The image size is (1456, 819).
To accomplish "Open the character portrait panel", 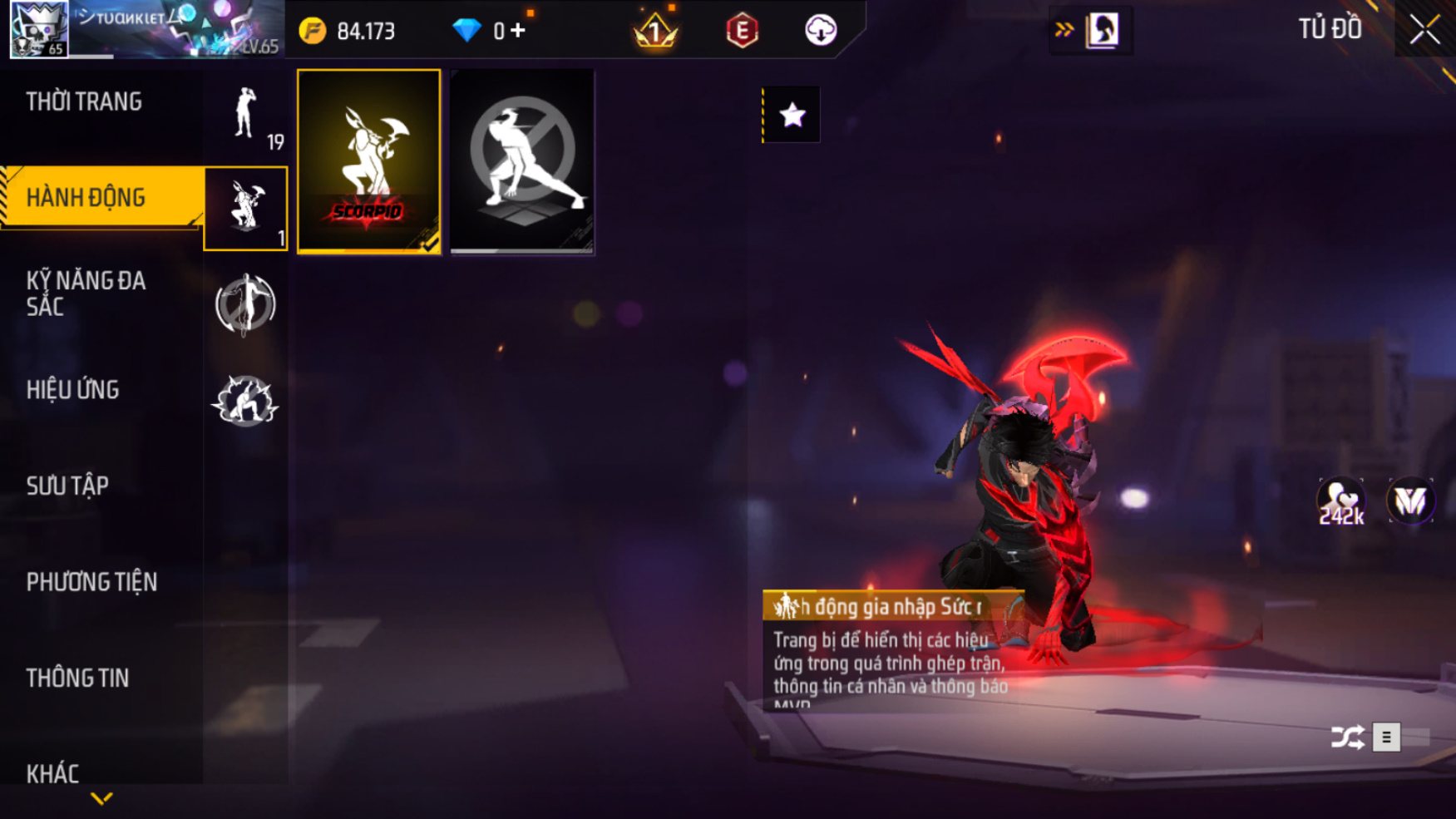I will click(x=1103, y=31).
